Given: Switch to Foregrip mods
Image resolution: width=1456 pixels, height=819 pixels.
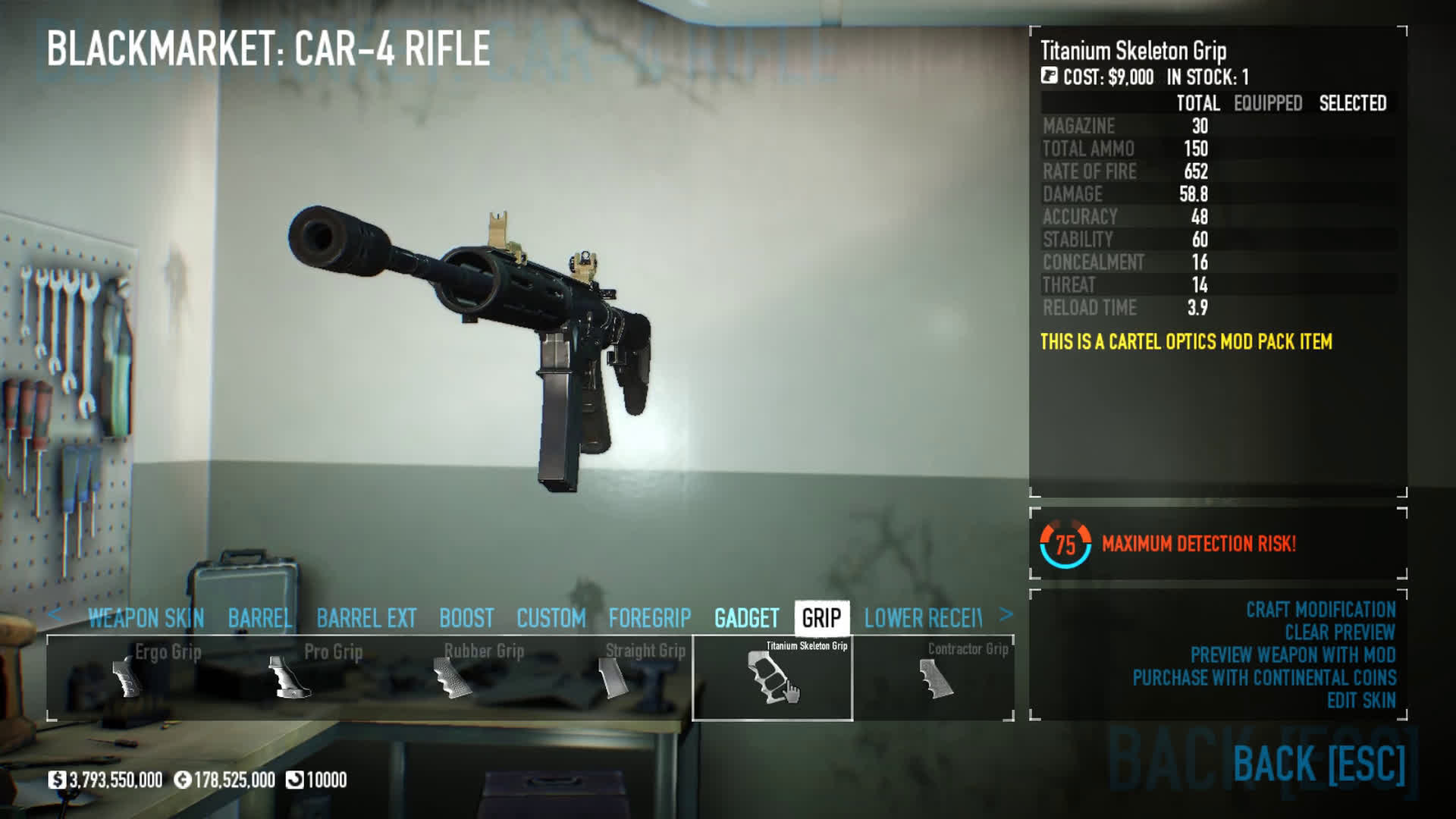Looking at the screenshot, I should click(x=649, y=618).
